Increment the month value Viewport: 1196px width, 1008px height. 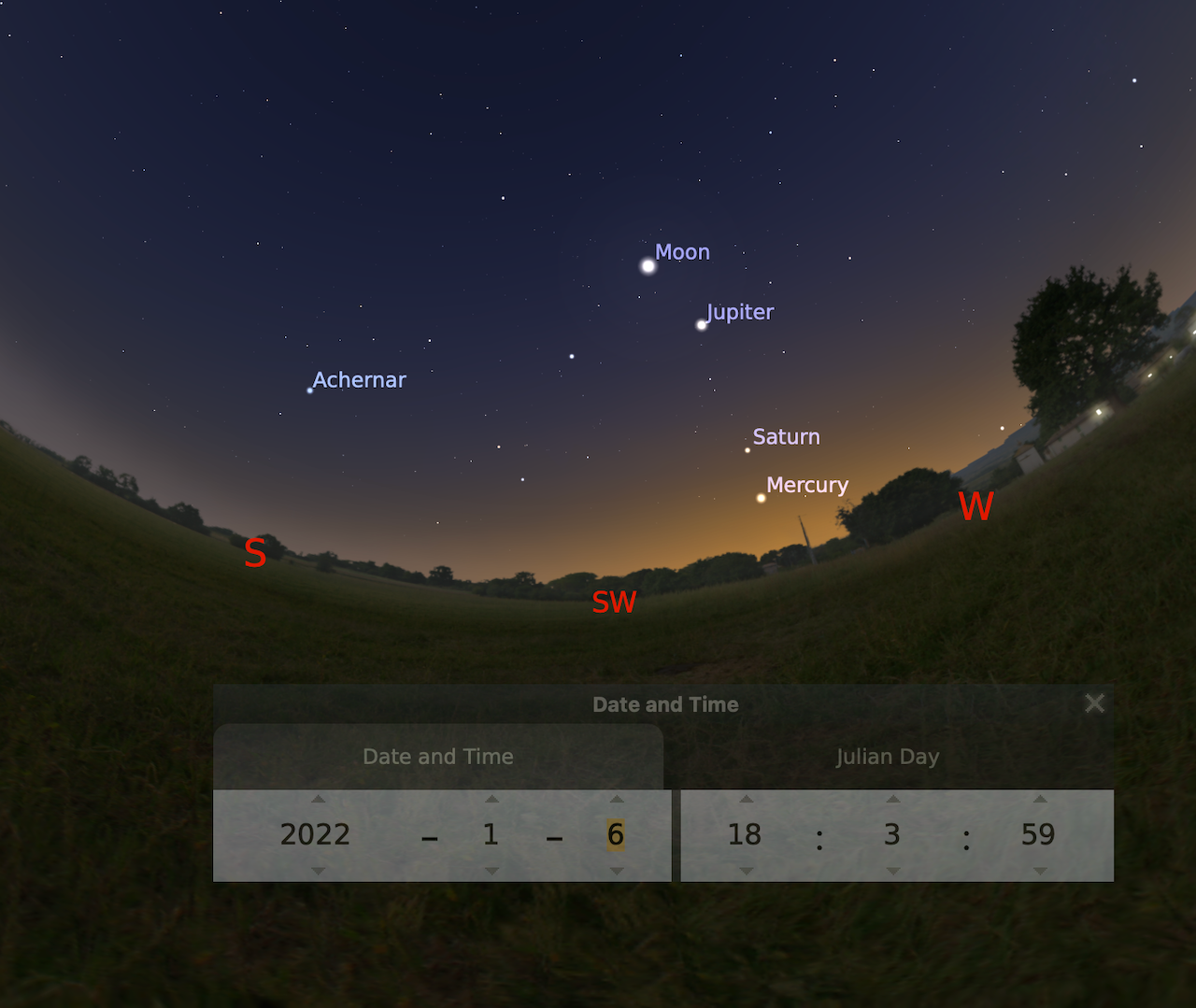(x=491, y=799)
